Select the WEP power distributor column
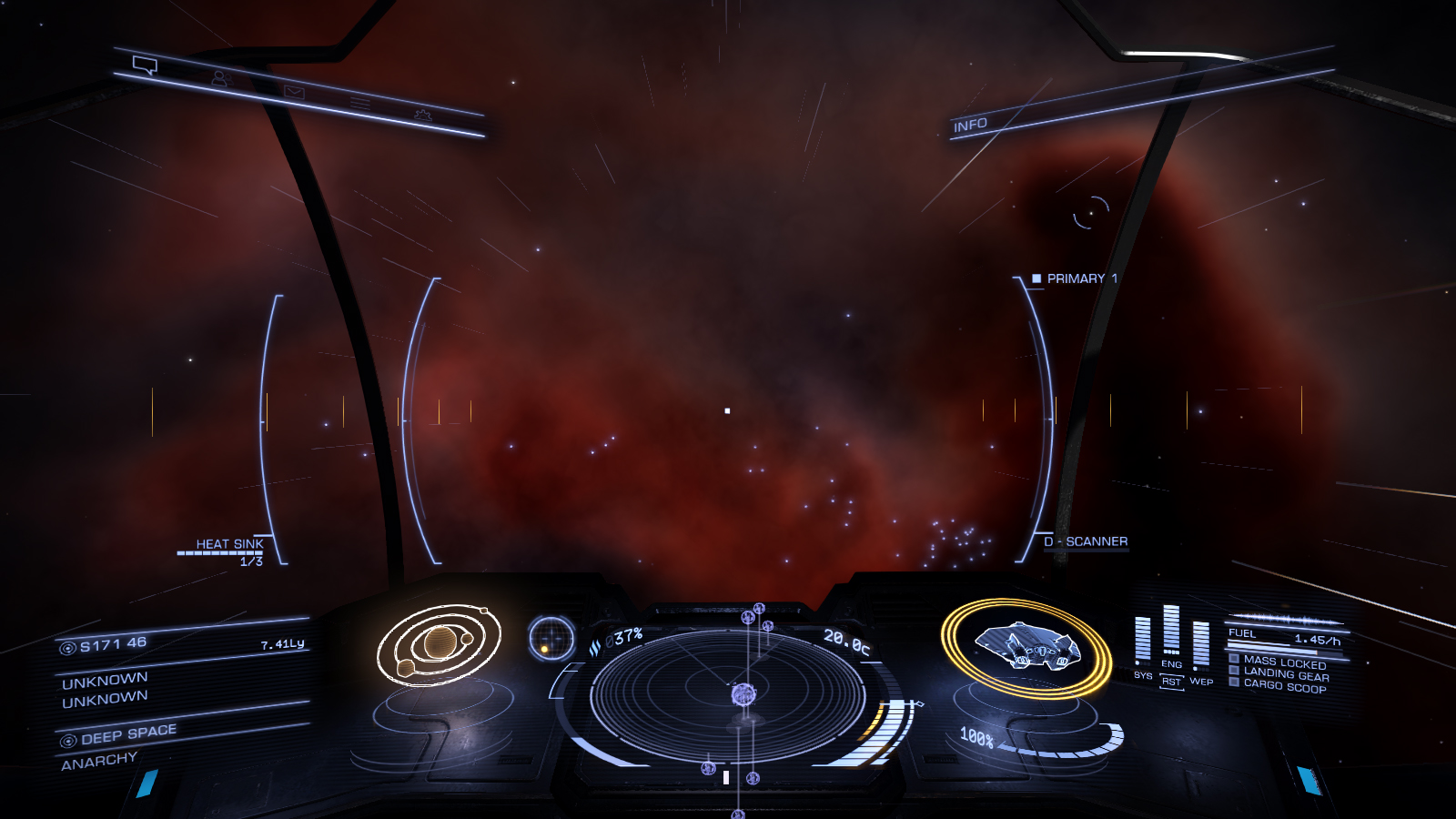Image resolution: width=1456 pixels, height=819 pixels. [1201, 644]
